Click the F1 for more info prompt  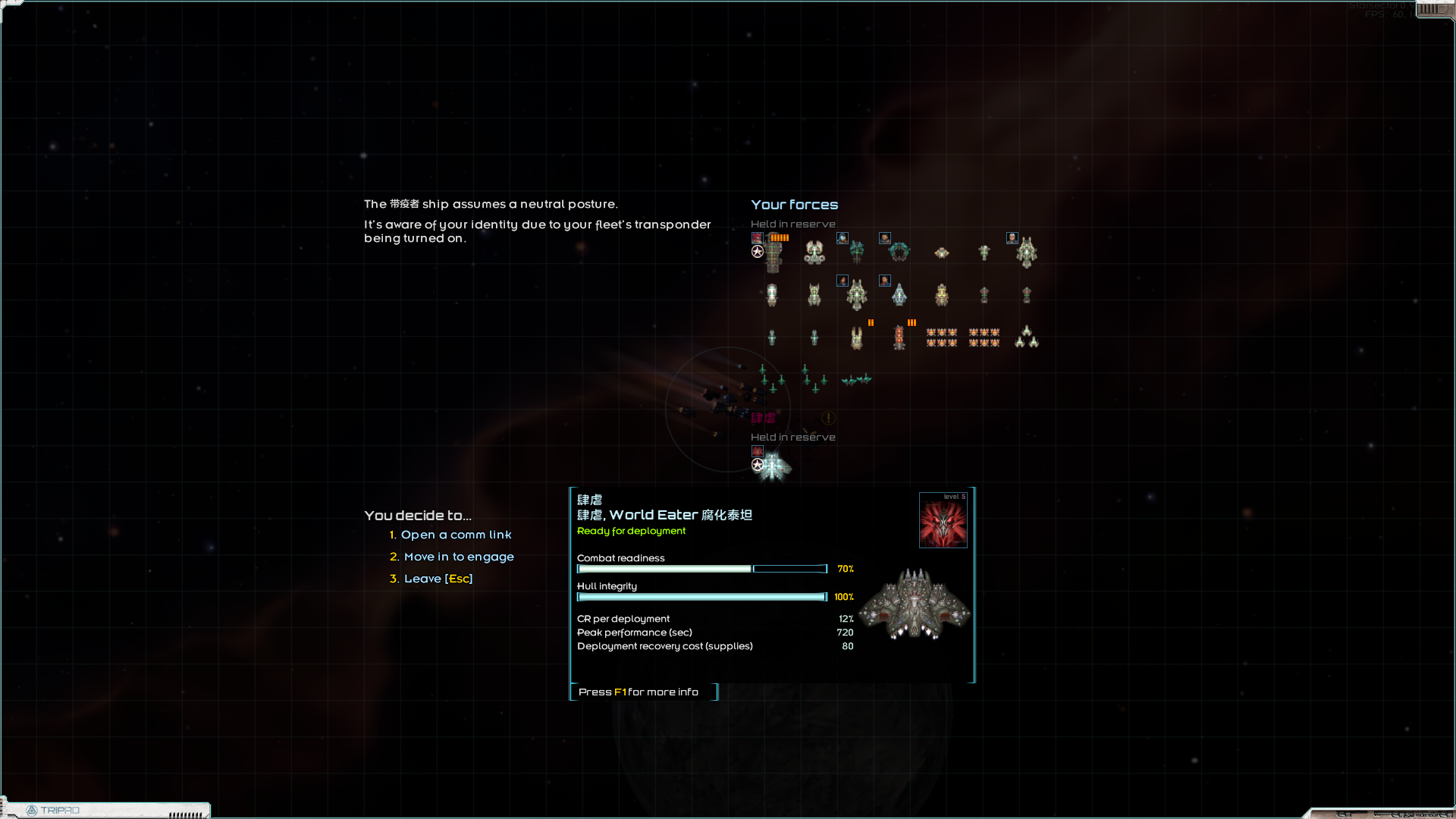point(638,692)
